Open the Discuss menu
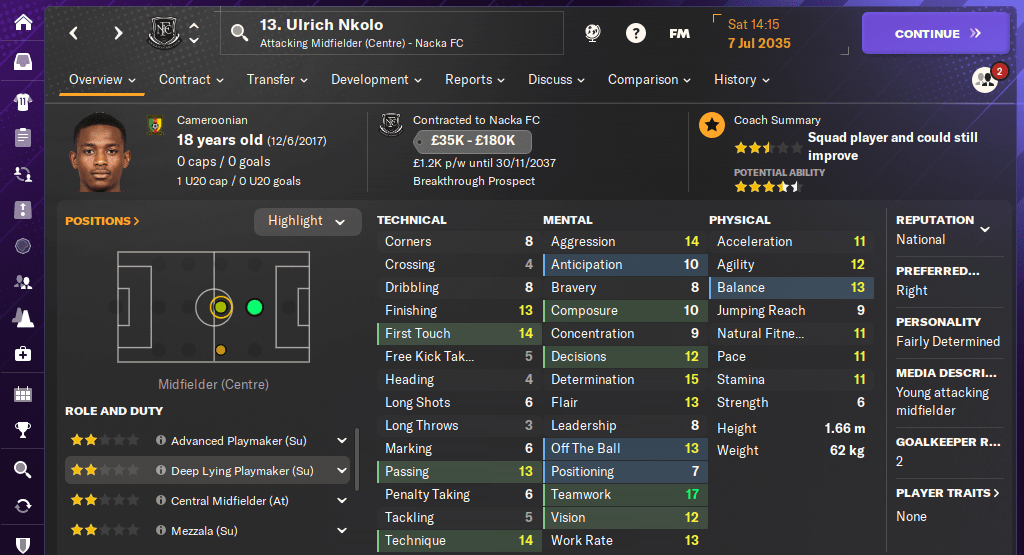Viewport: 1024px width, 555px height. (x=557, y=80)
